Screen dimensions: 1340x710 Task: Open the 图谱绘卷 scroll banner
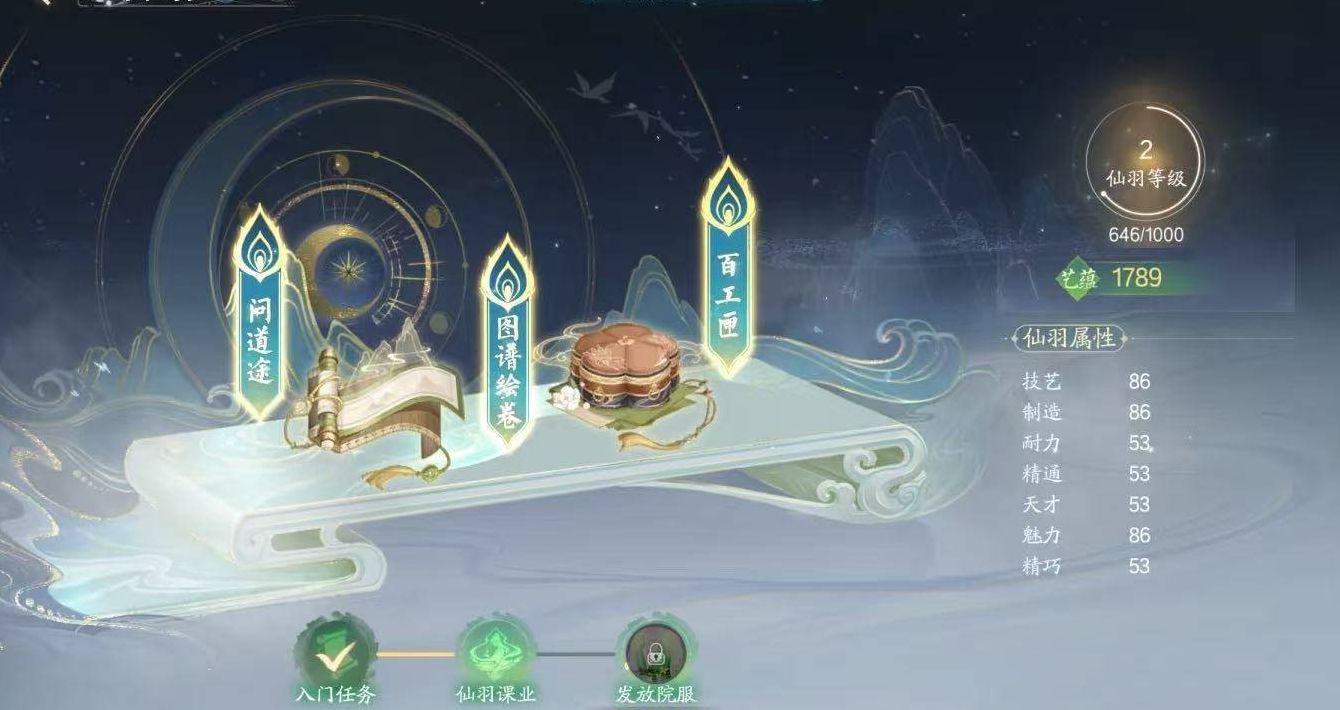click(x=507, y=345)
